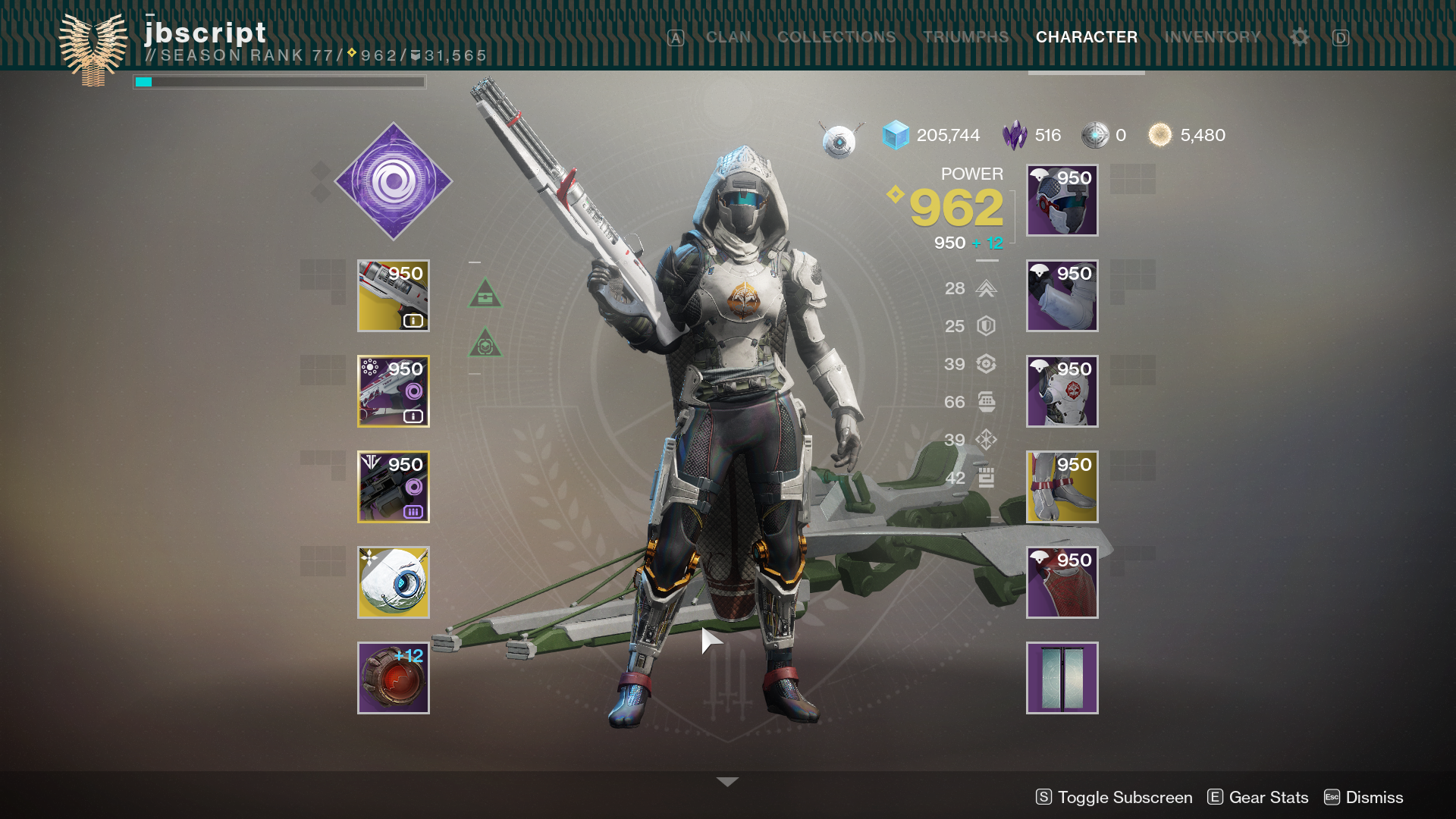Inspect the power weapon slot
1456x819 pixels.
pos(394,487)
